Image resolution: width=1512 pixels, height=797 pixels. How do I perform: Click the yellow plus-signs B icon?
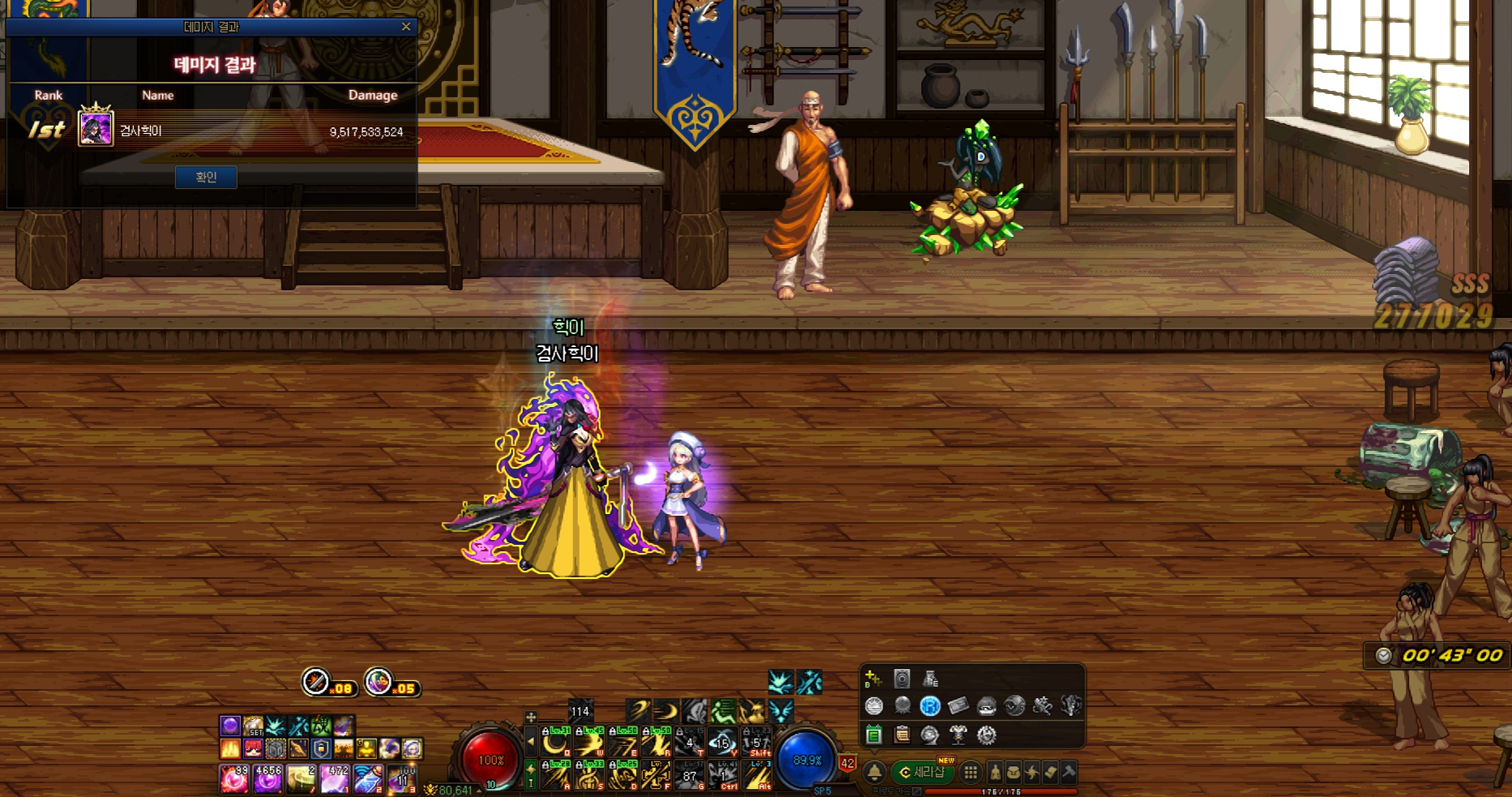point(873,679)
